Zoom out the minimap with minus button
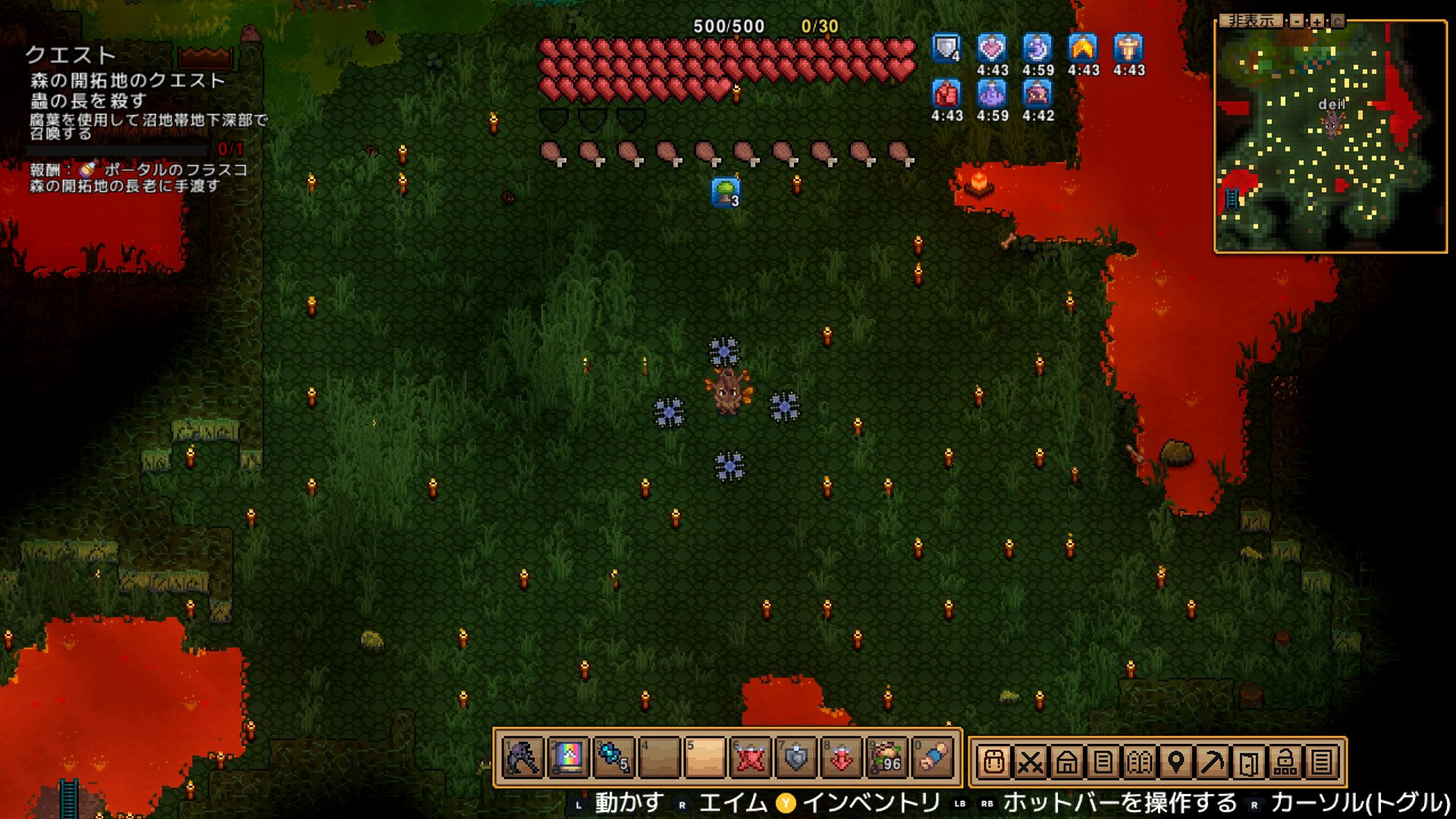Screen dimensions: 1456x819 [x=1297, y=21]
